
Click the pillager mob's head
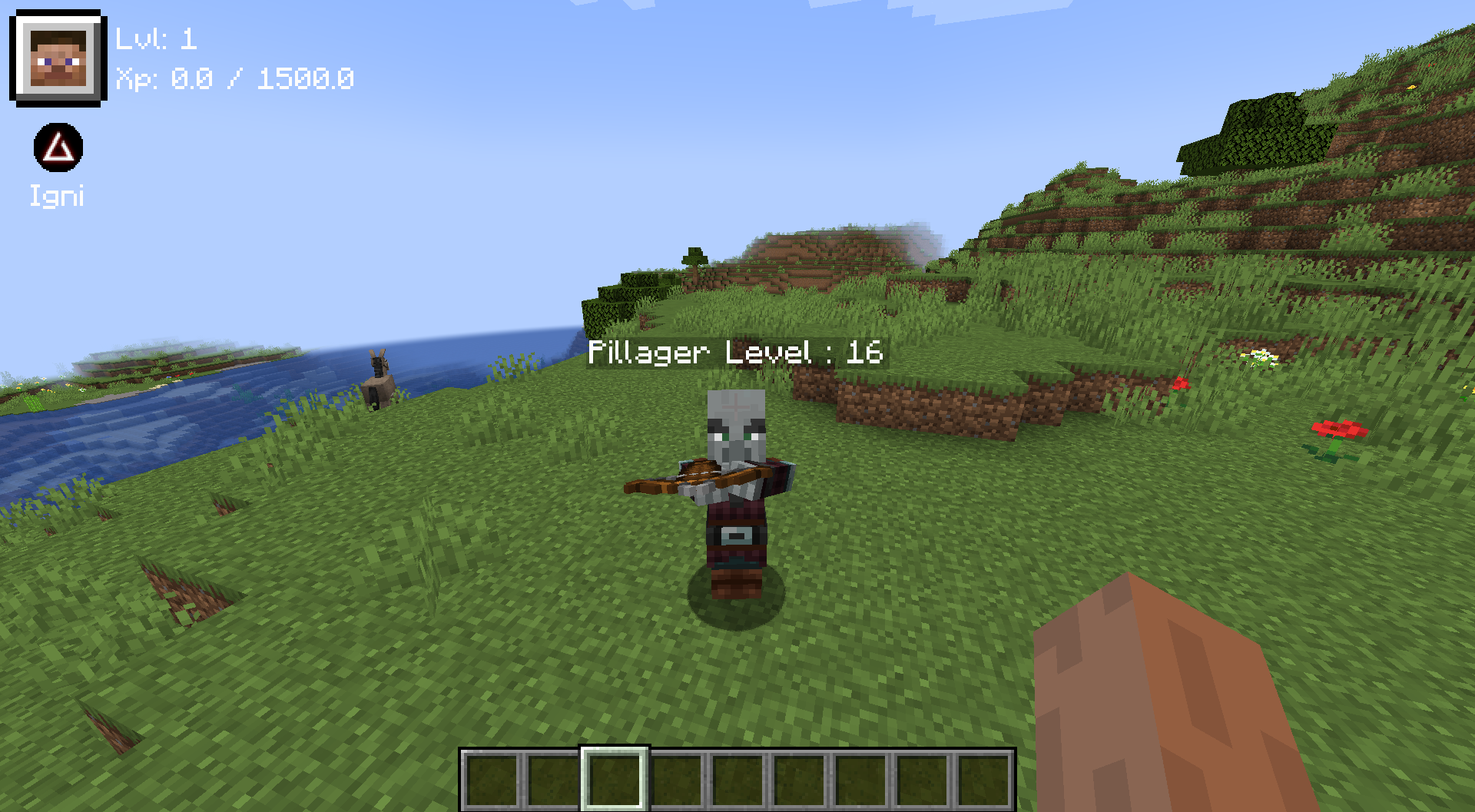click(x=736, y=423)
